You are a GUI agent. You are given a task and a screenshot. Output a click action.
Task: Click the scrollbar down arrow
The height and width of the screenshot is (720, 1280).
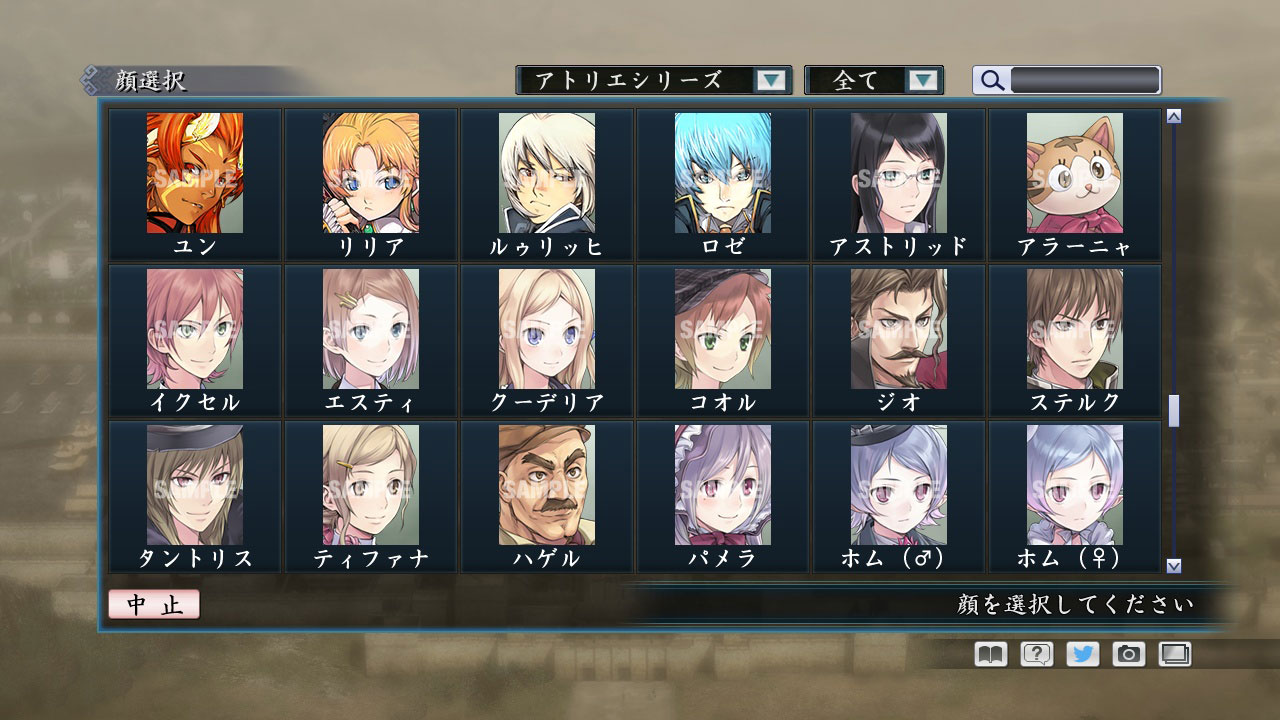(x=1172, y=564)
